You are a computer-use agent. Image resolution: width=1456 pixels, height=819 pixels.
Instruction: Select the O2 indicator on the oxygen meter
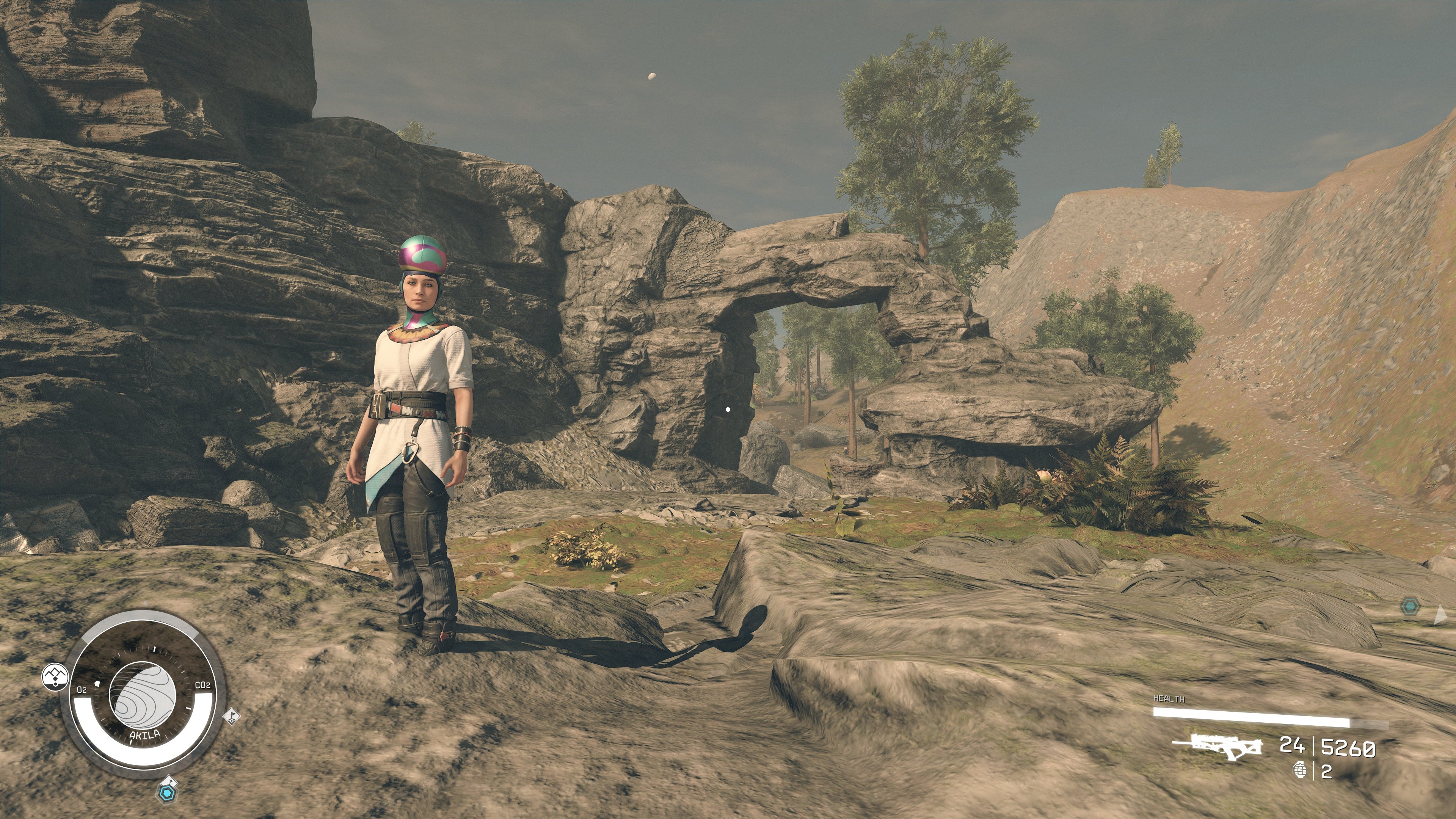[x=83, y=690]
